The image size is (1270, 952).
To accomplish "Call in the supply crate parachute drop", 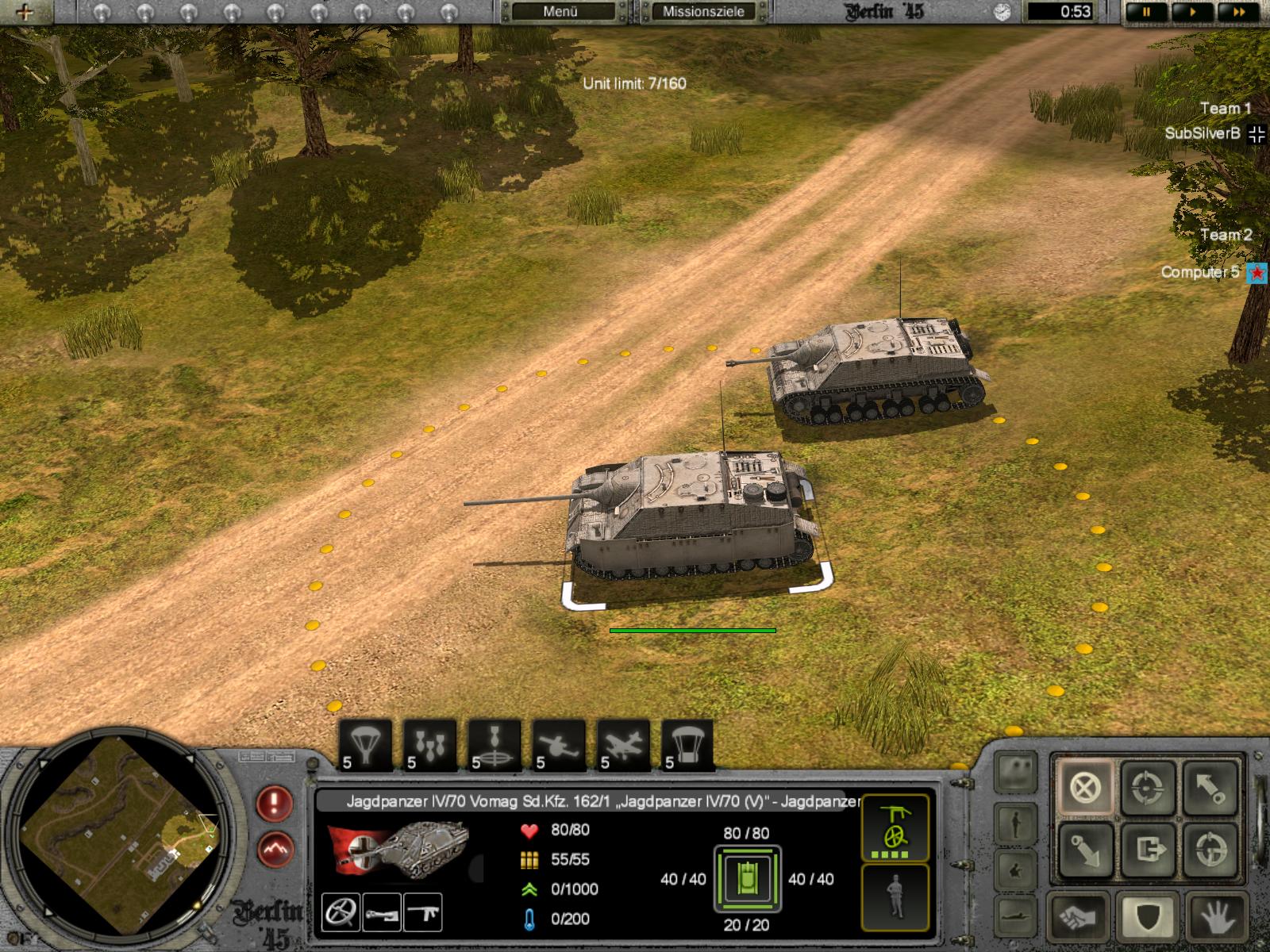I will point(687,746).
